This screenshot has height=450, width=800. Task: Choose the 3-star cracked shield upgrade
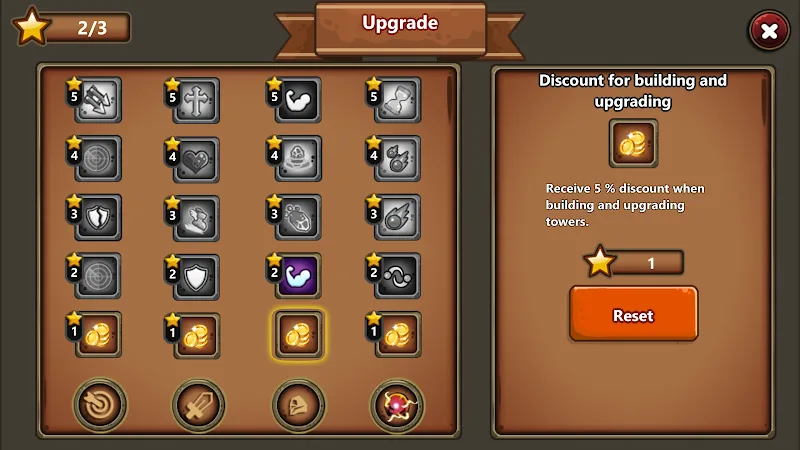98,217
